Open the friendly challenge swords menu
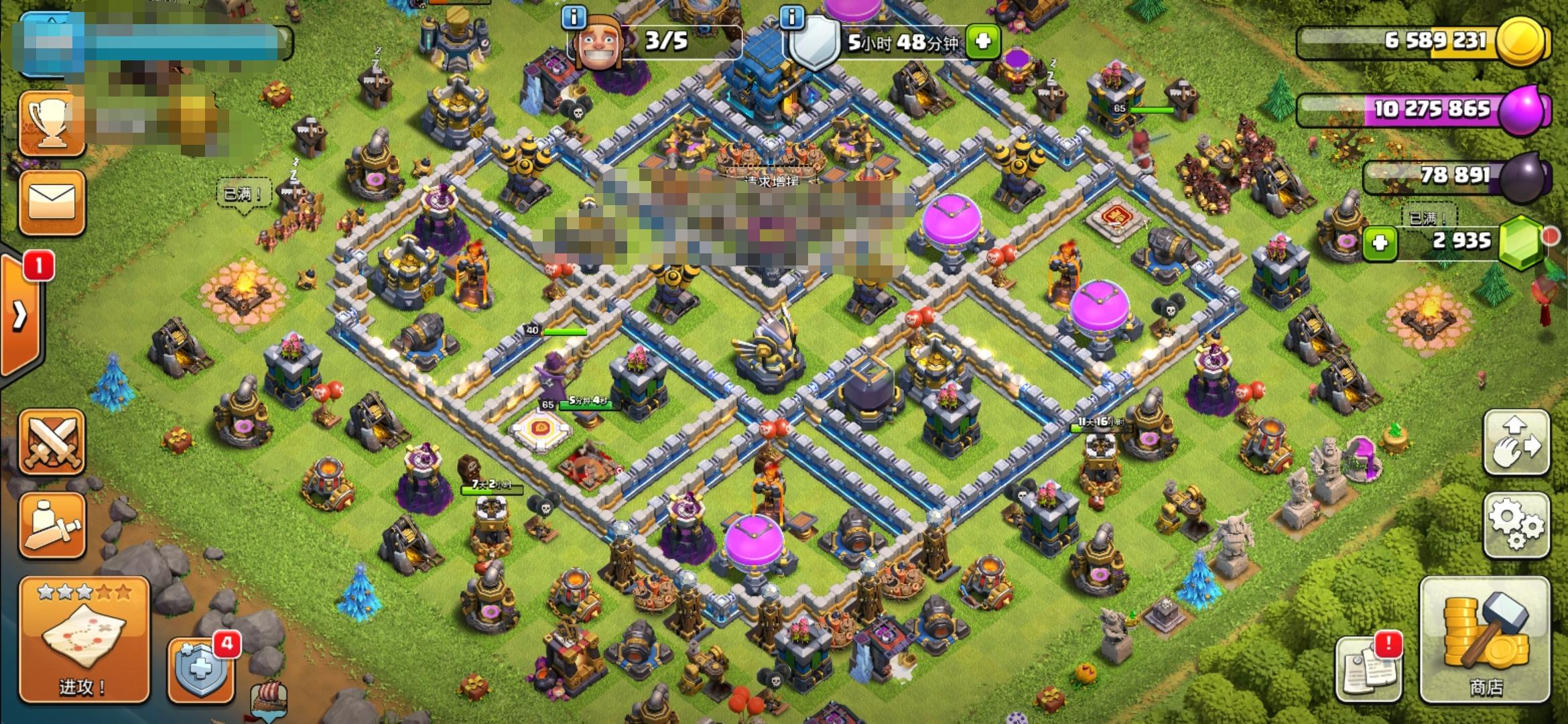 tap(54, 442)
